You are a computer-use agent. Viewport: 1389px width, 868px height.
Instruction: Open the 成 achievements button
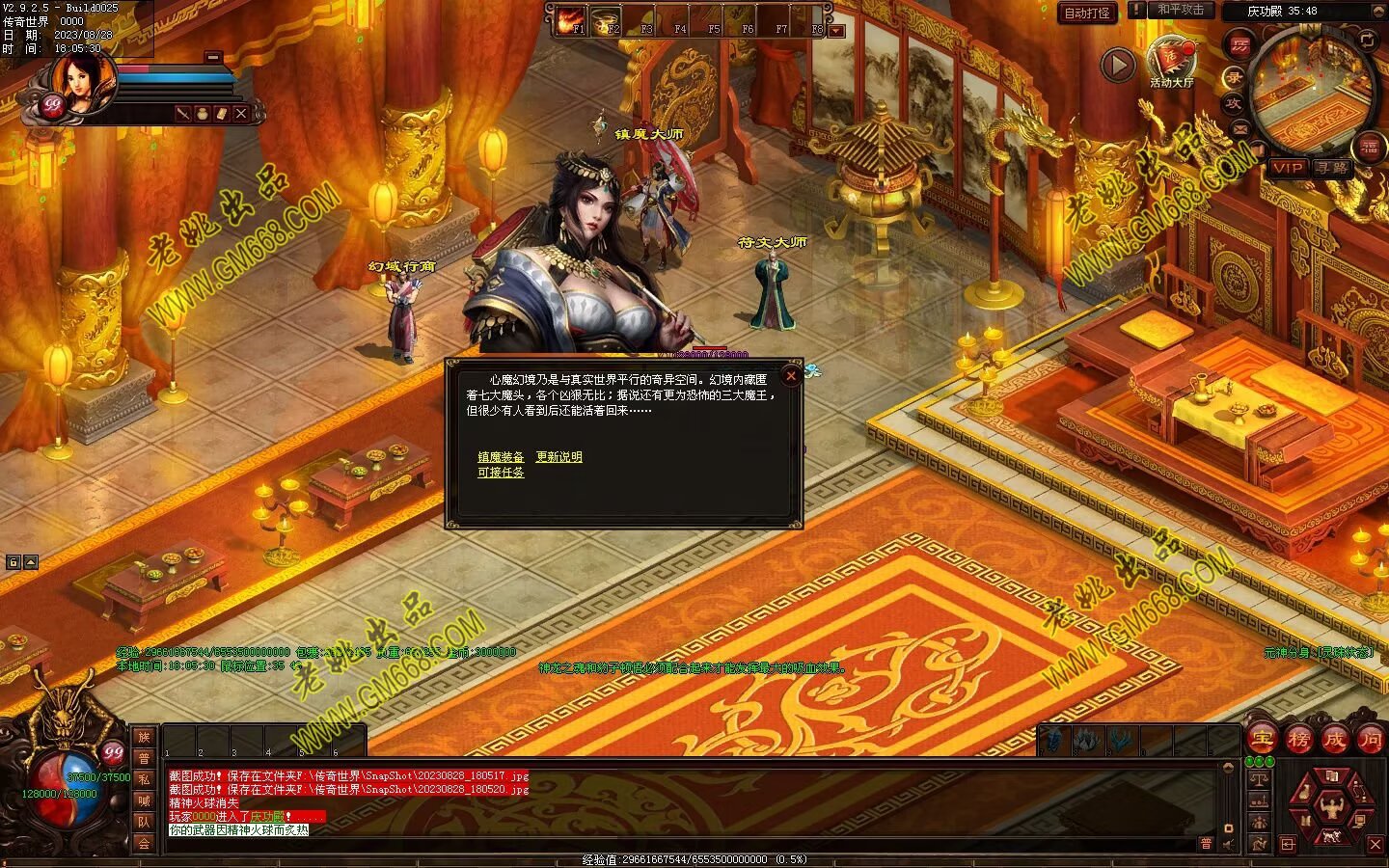pyautogui.click(x=1335, y=740)
